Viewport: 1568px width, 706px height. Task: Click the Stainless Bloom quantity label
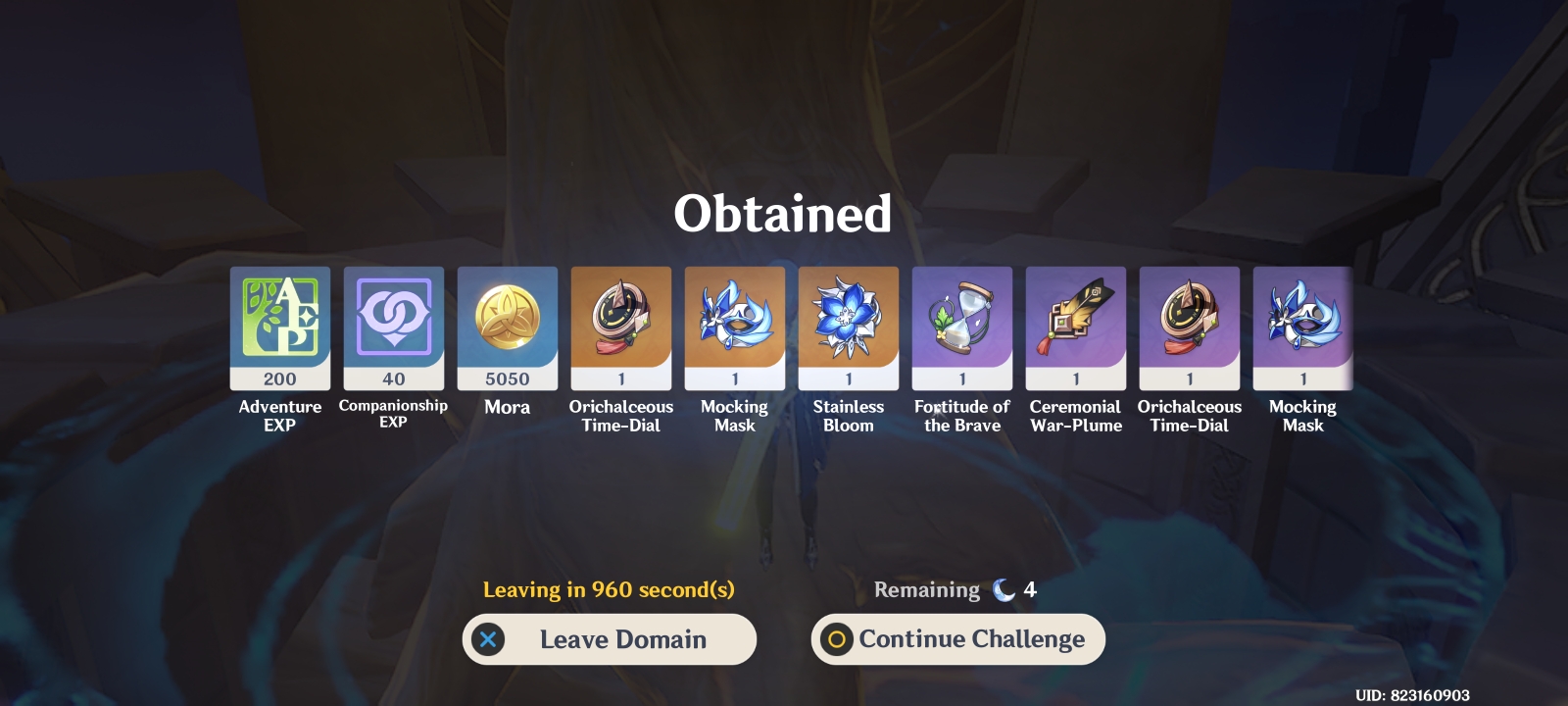[848, 380]
